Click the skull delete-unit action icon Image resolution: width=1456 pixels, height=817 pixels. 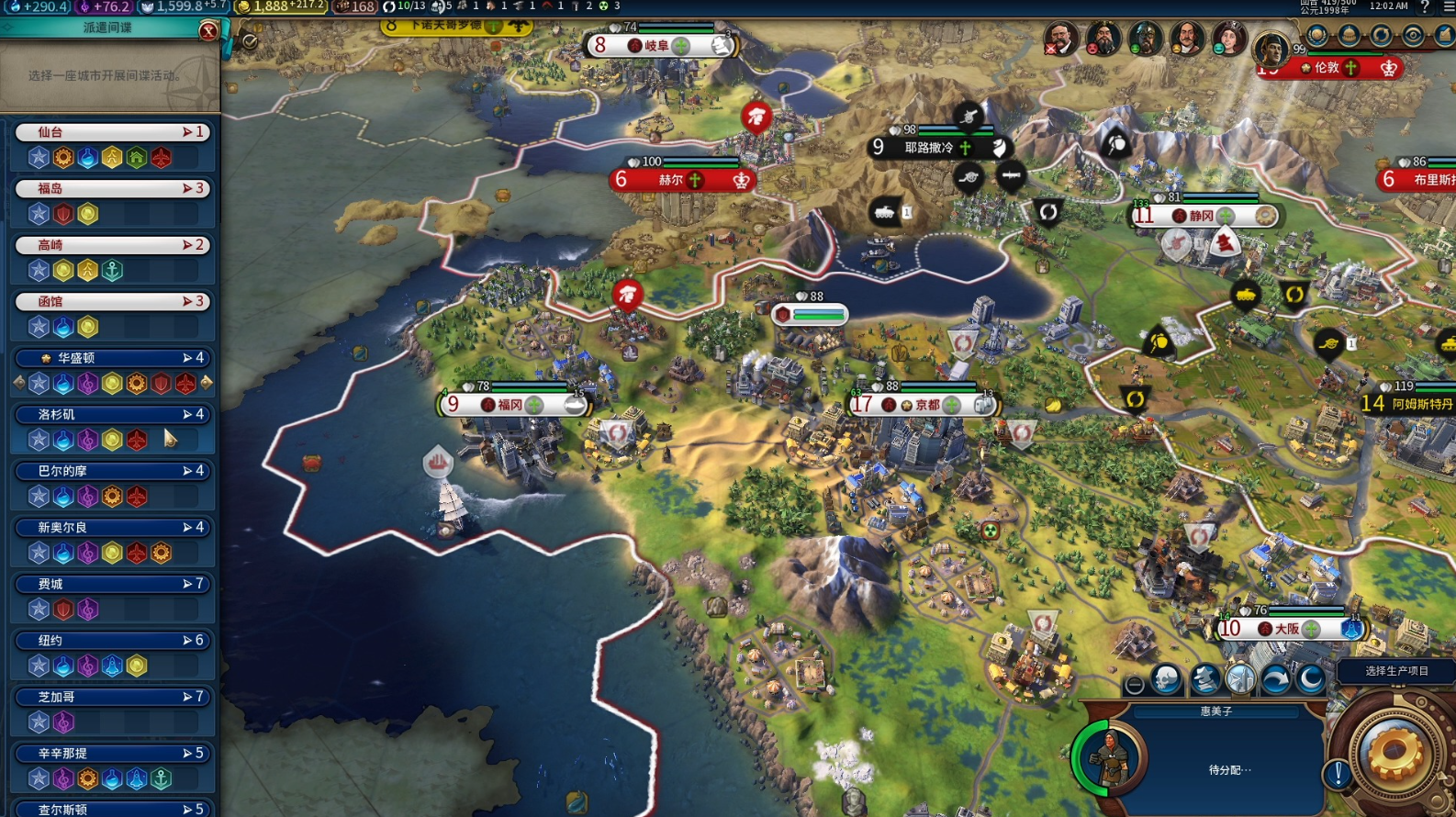(x=1167, y=680)
